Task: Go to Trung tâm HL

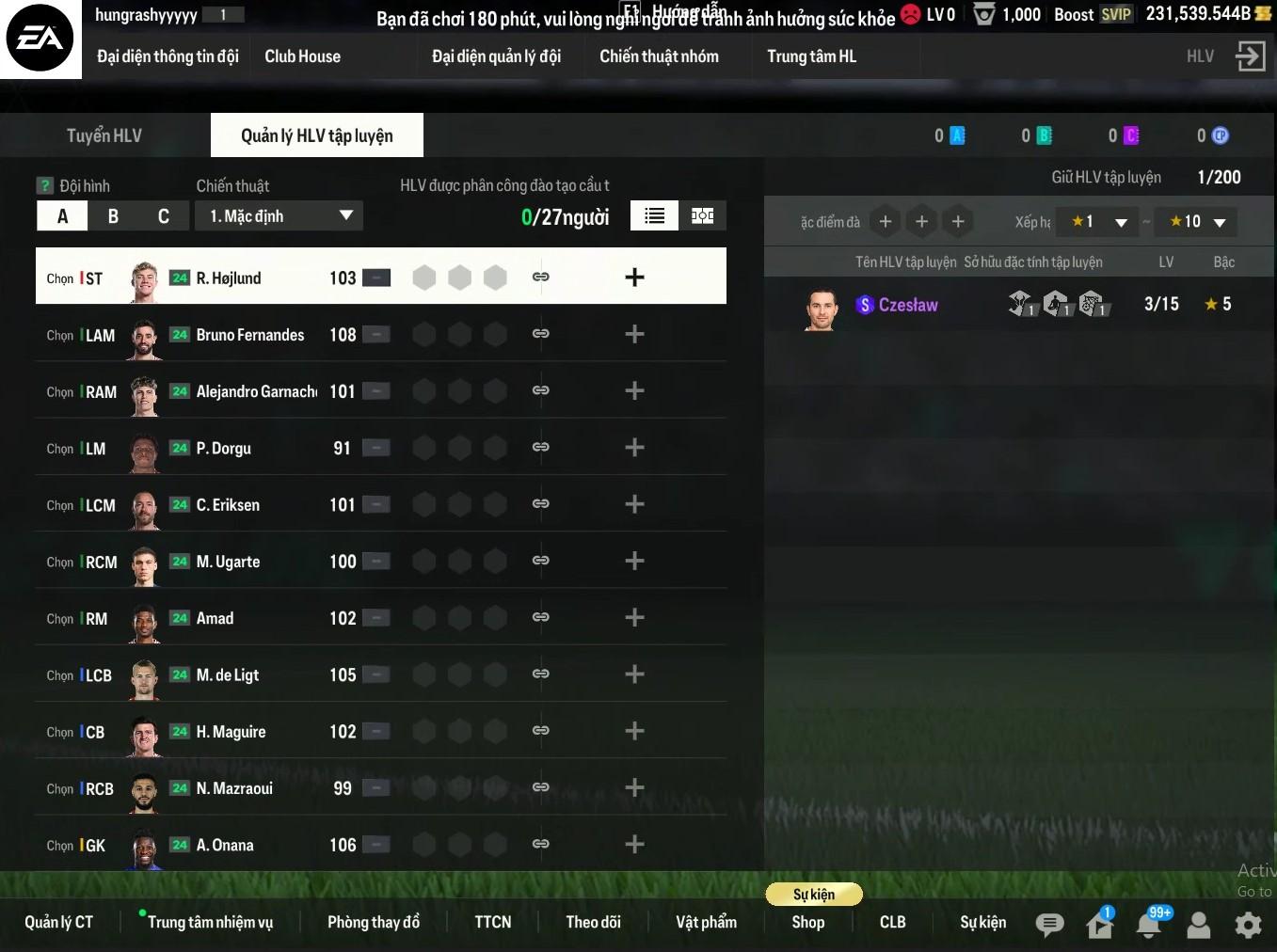Action: point(811,56)
